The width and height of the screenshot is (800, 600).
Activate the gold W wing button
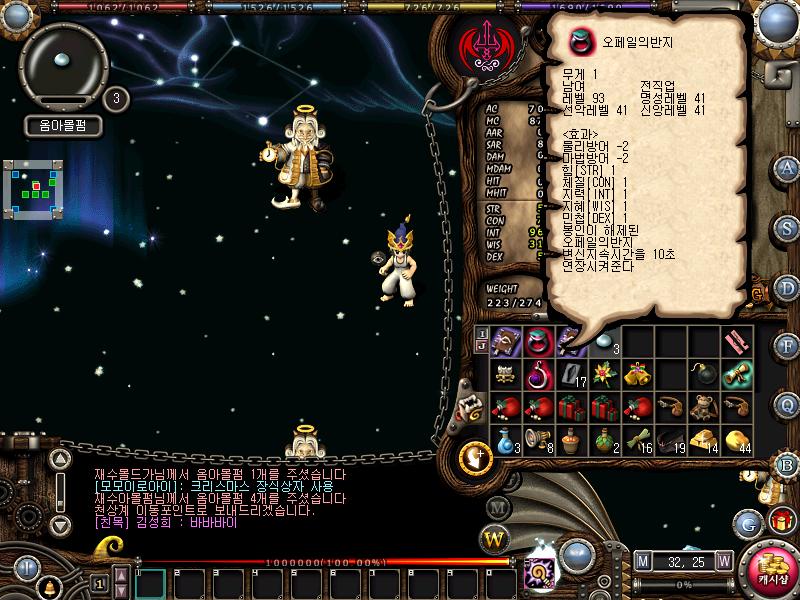pyautogui.click(x=495, y=540)
